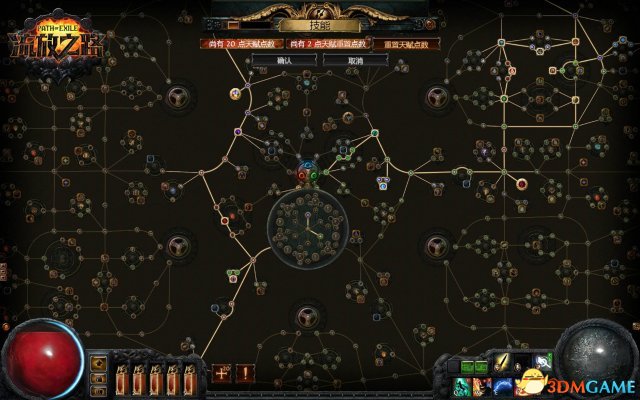Screen dimensions: 640x400
Task: Open the plus sign level-up button
Action: coord(221,373)
